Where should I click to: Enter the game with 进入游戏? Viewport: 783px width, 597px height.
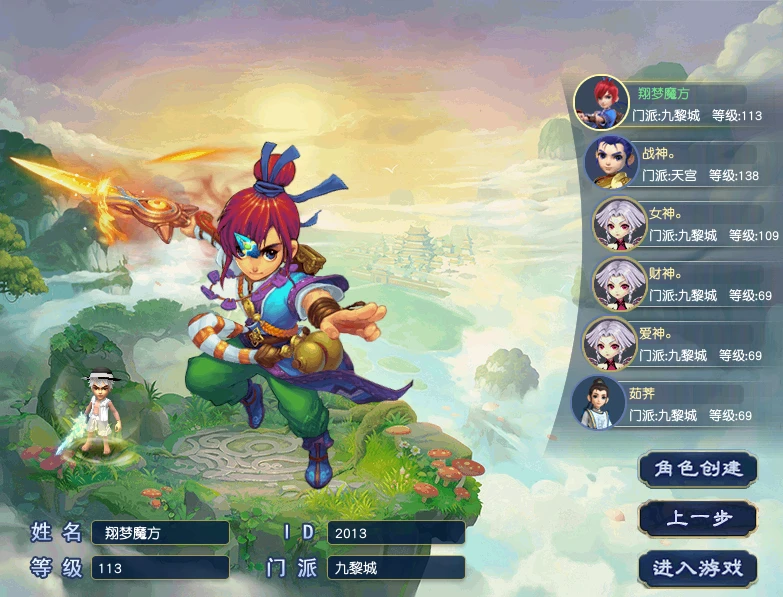click(697, 568)
